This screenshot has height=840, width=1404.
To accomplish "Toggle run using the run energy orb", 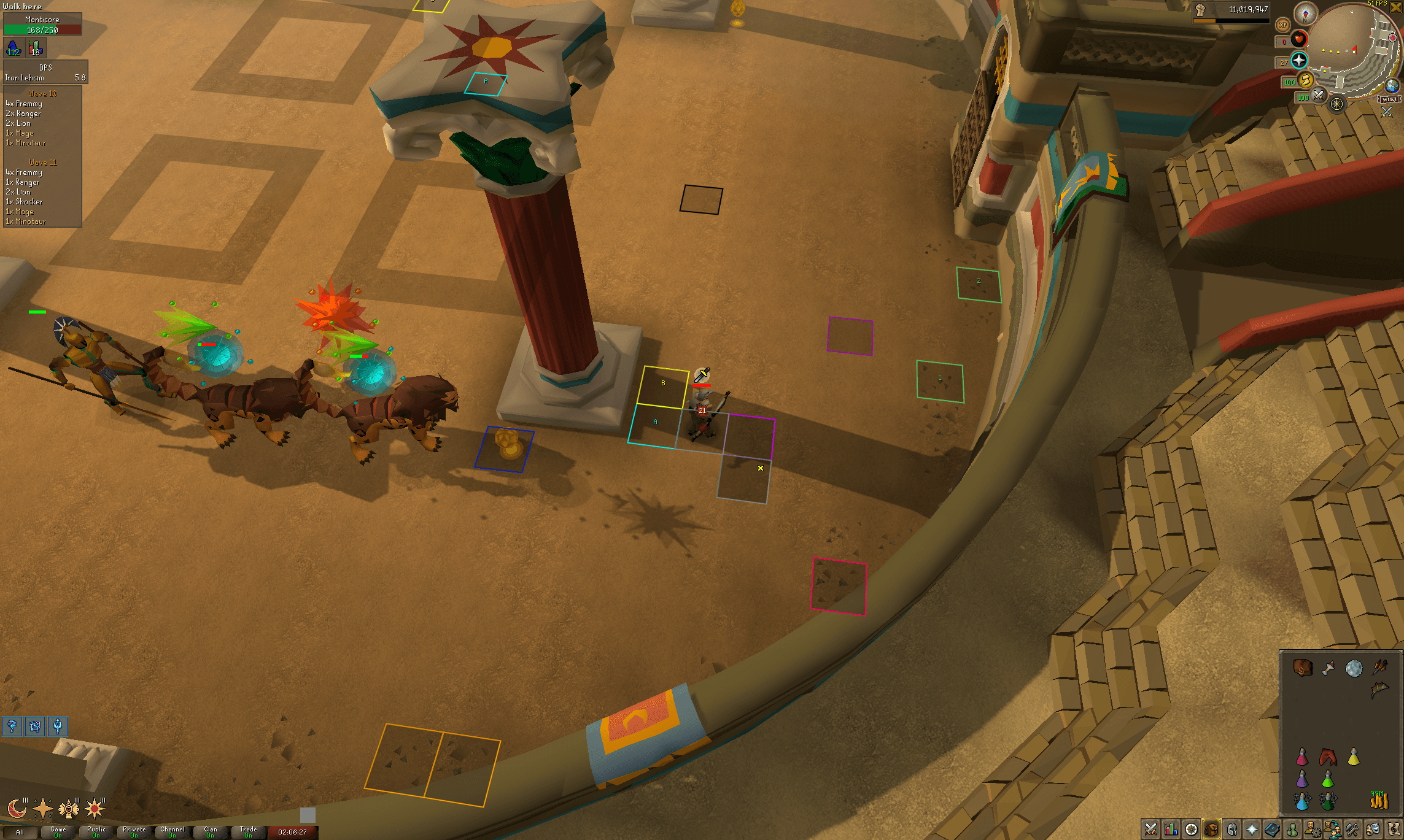I will (x=1306, y=82).
